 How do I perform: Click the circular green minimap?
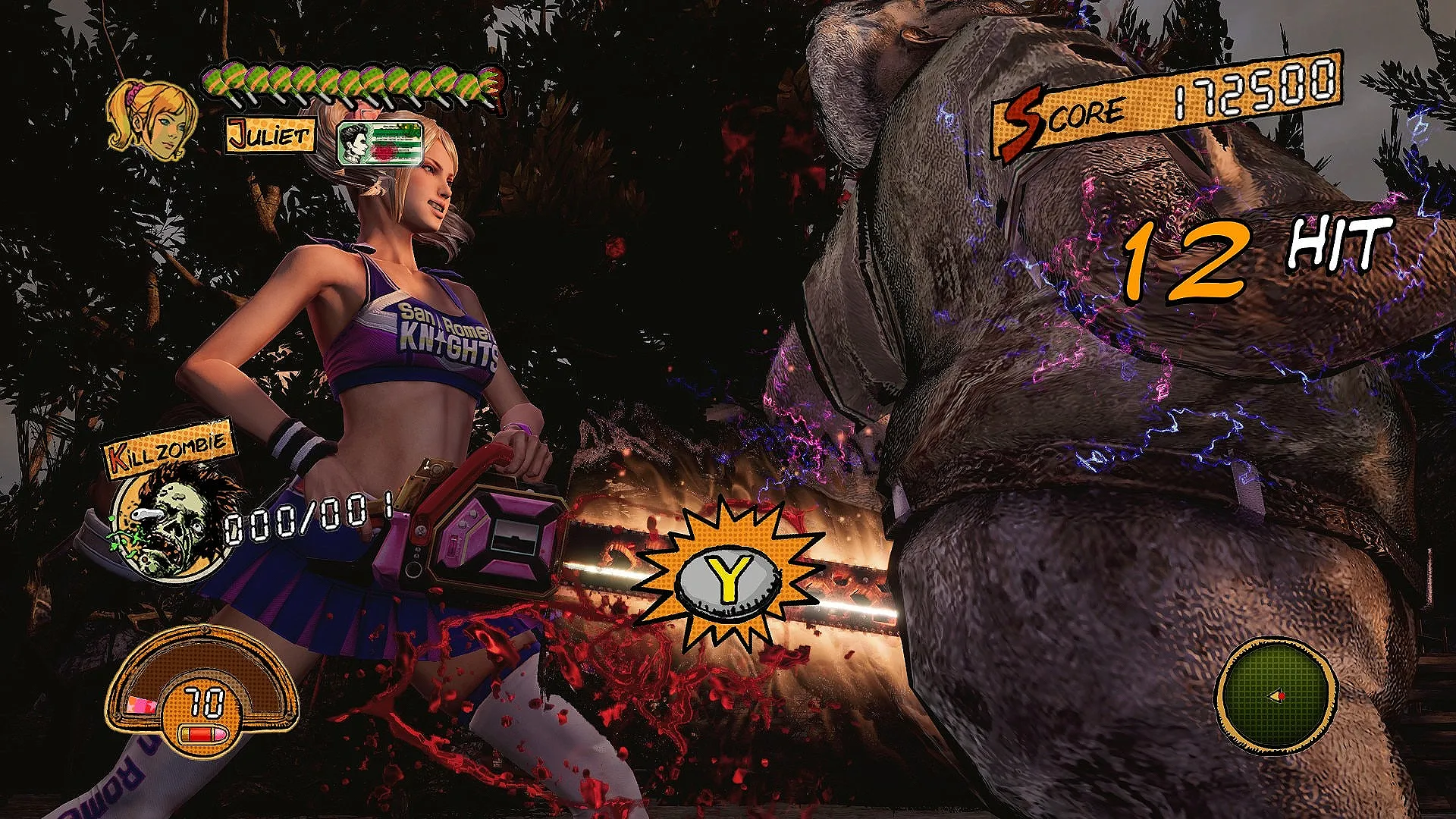click(1276, 695)
